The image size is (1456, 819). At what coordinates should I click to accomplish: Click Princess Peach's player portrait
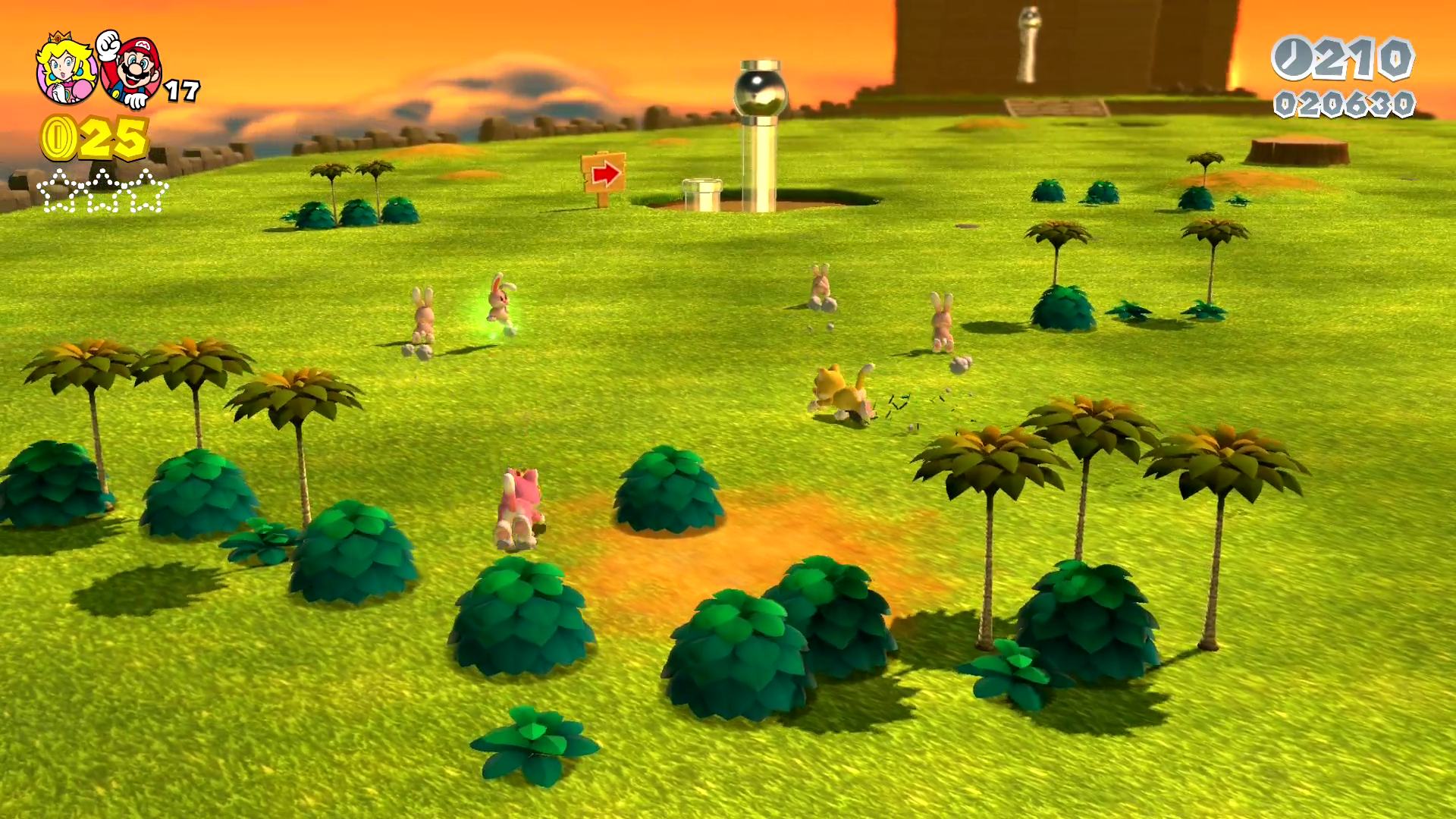(66, 68)
